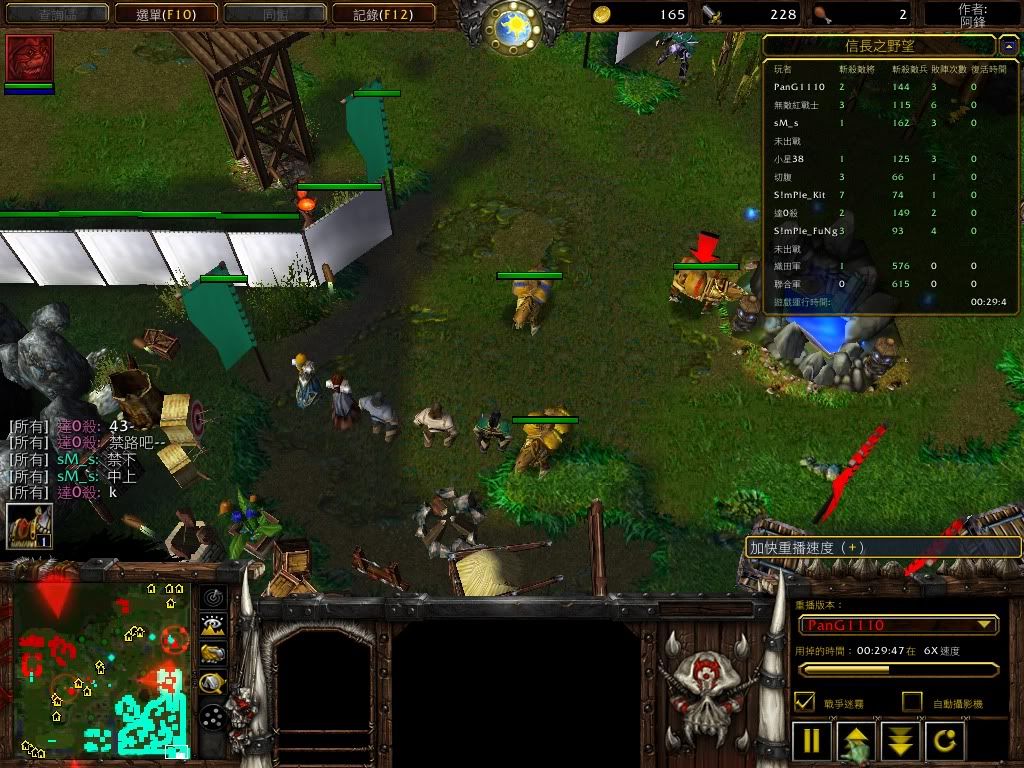
Task: Toggle minimap creep camp display button
Action: 213,683
